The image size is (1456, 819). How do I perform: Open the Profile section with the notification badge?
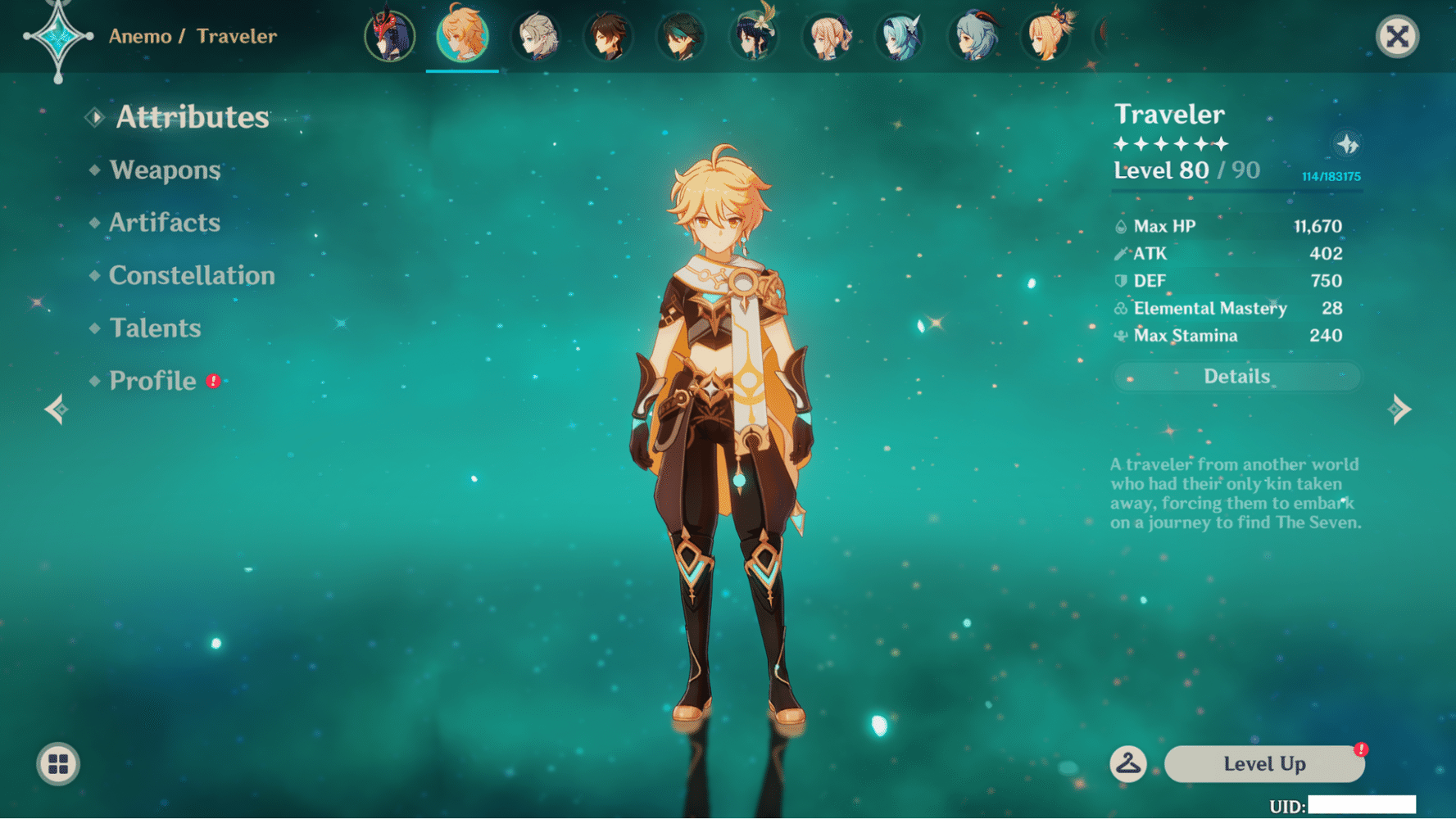(x=152, y=380)
